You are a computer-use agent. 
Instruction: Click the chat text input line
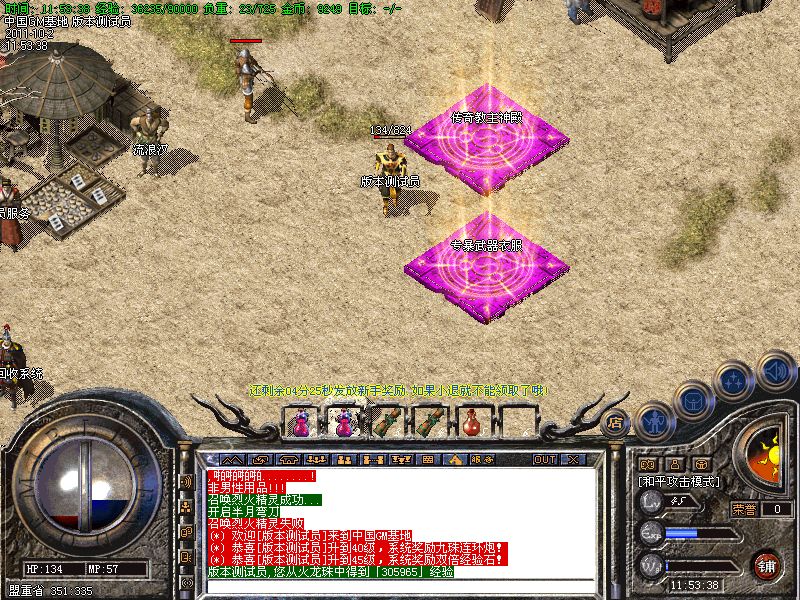(x=400, y=585)
